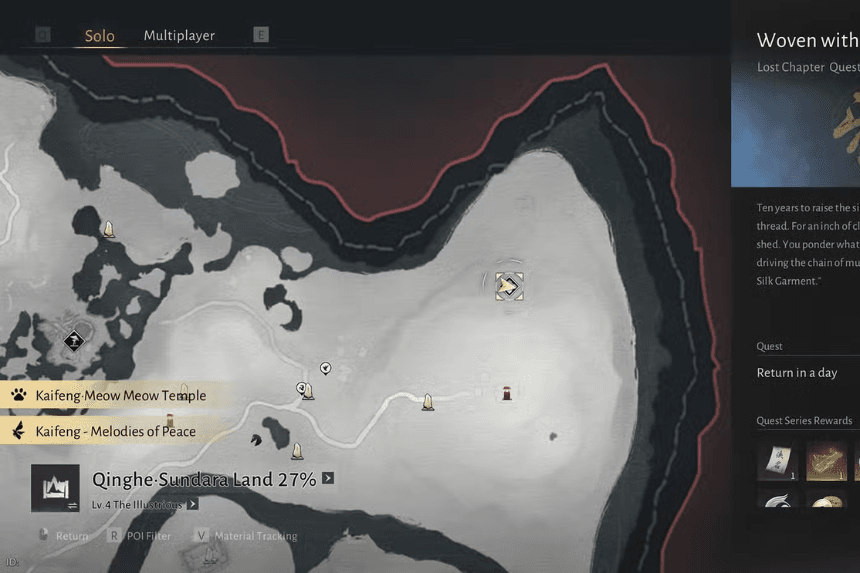Image resolution: width=860 pixels, height=573 pixels.
Task: Select the highlighted quest marker on map
Action: click(510, 287)
